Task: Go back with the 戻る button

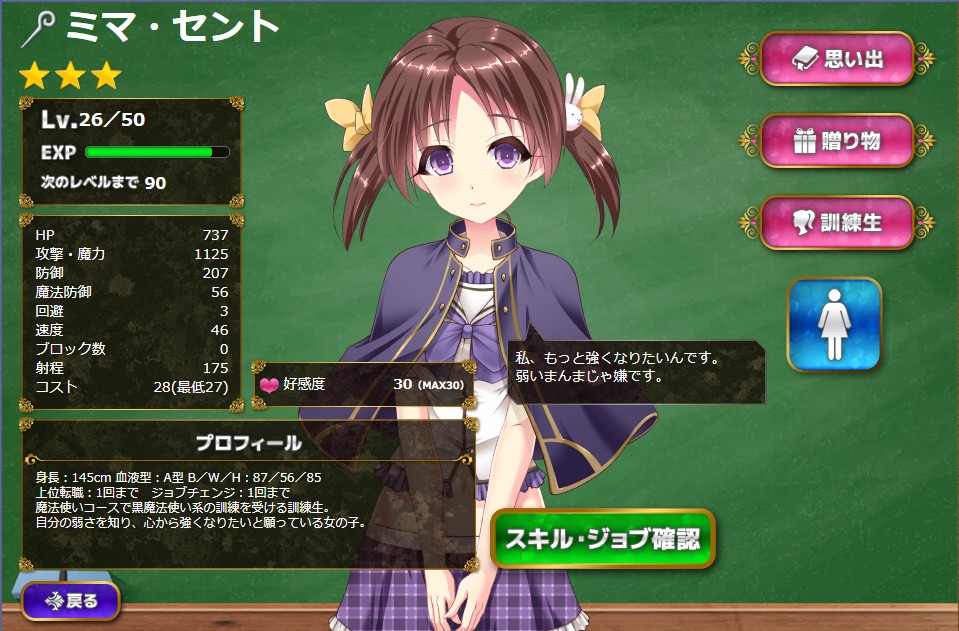Action: (70, 601)
